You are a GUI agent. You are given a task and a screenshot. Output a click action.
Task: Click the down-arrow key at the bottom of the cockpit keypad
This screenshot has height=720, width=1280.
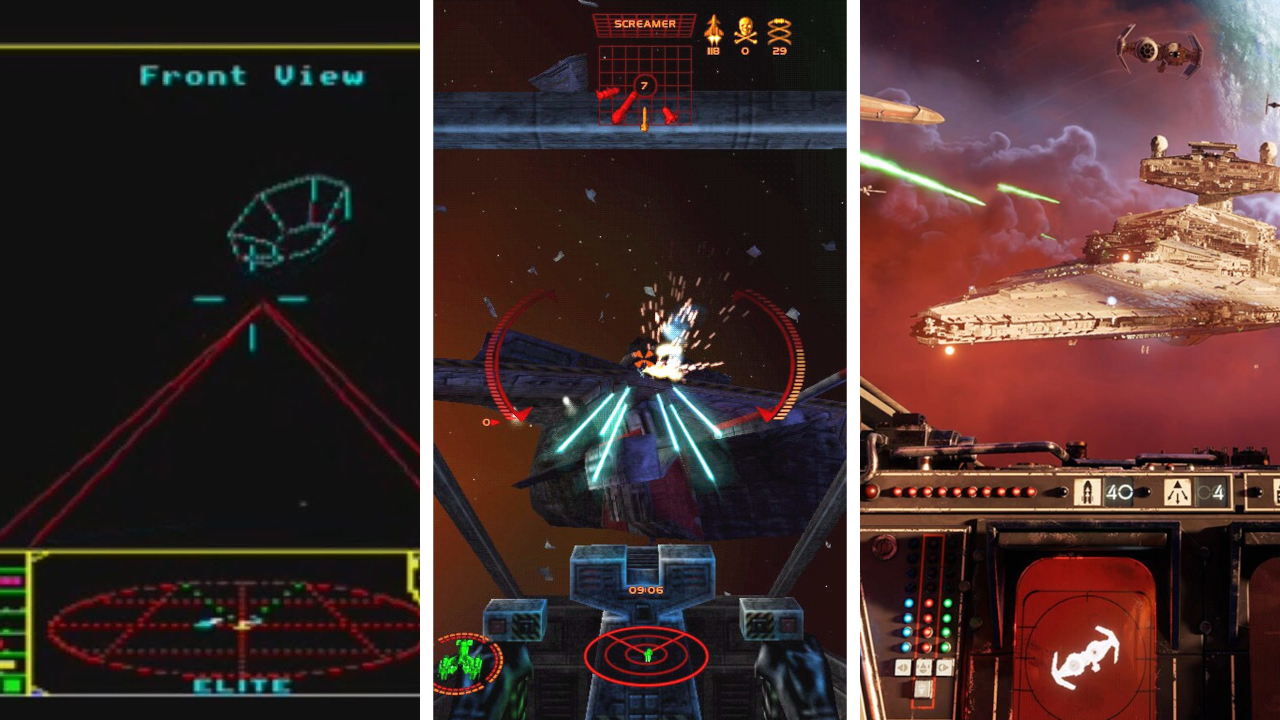(x=922, y=688)
